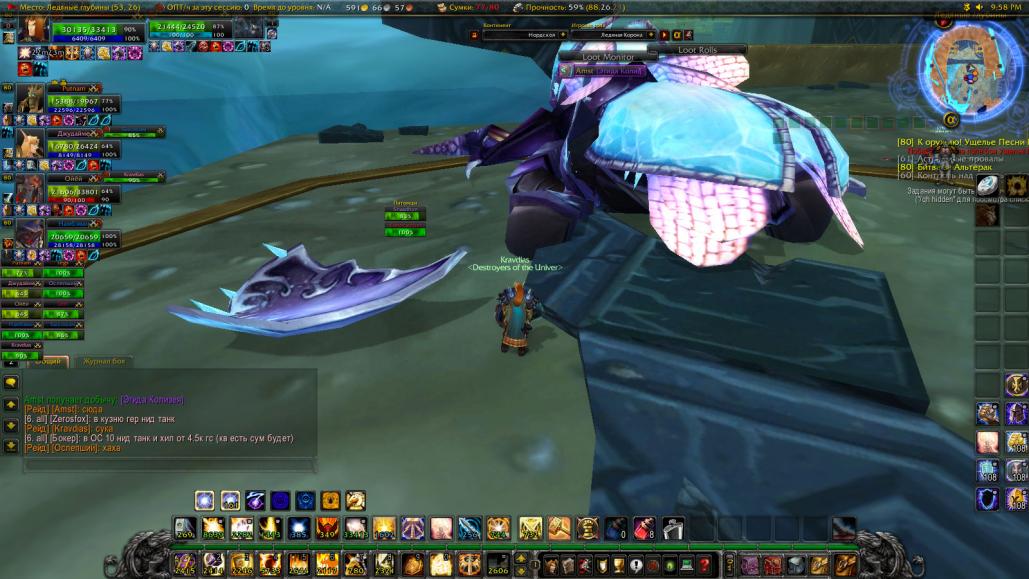Select the Loot Monitor header

pos(607,58)
